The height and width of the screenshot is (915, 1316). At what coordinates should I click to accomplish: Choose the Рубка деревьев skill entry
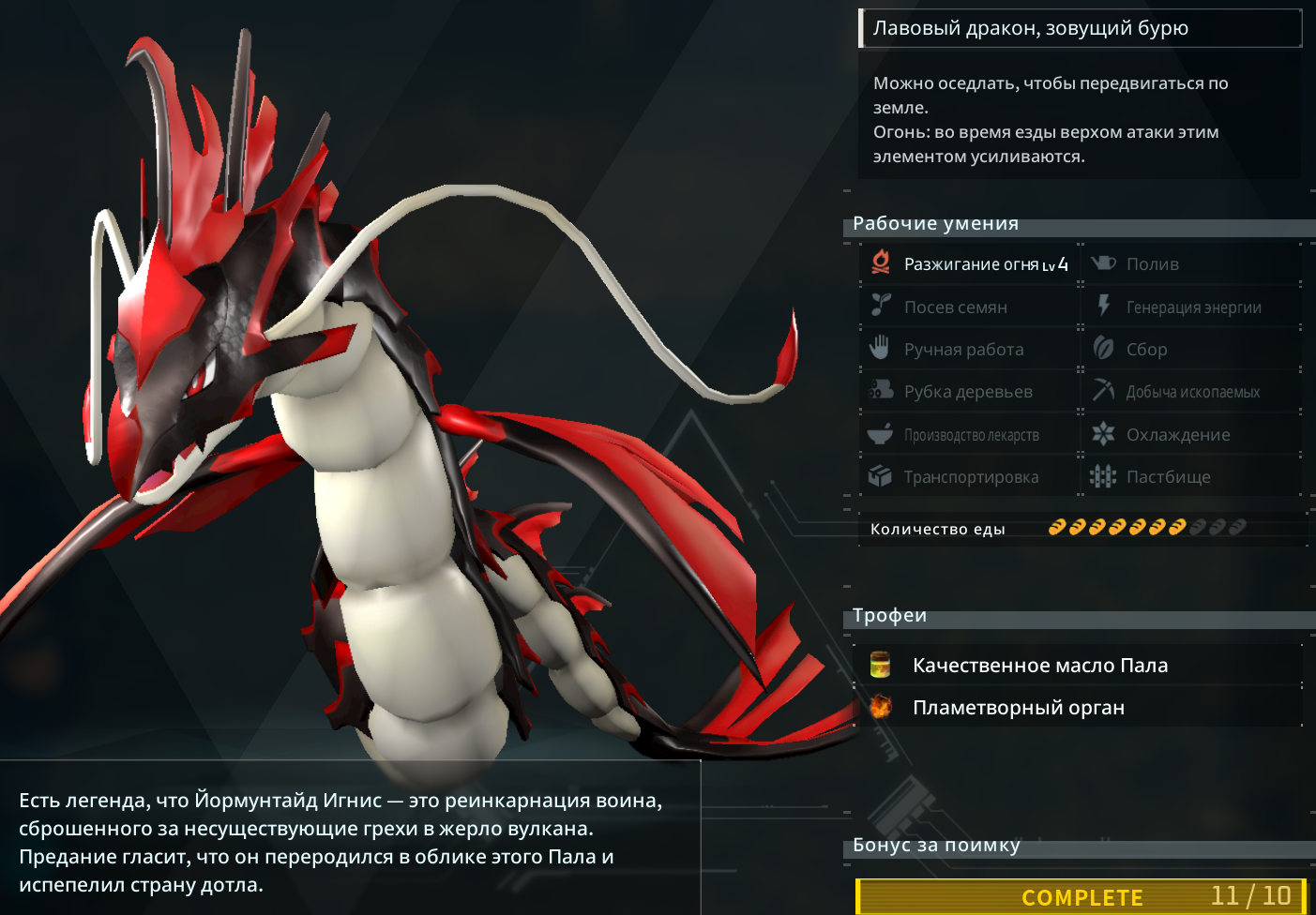click(967, 392)
